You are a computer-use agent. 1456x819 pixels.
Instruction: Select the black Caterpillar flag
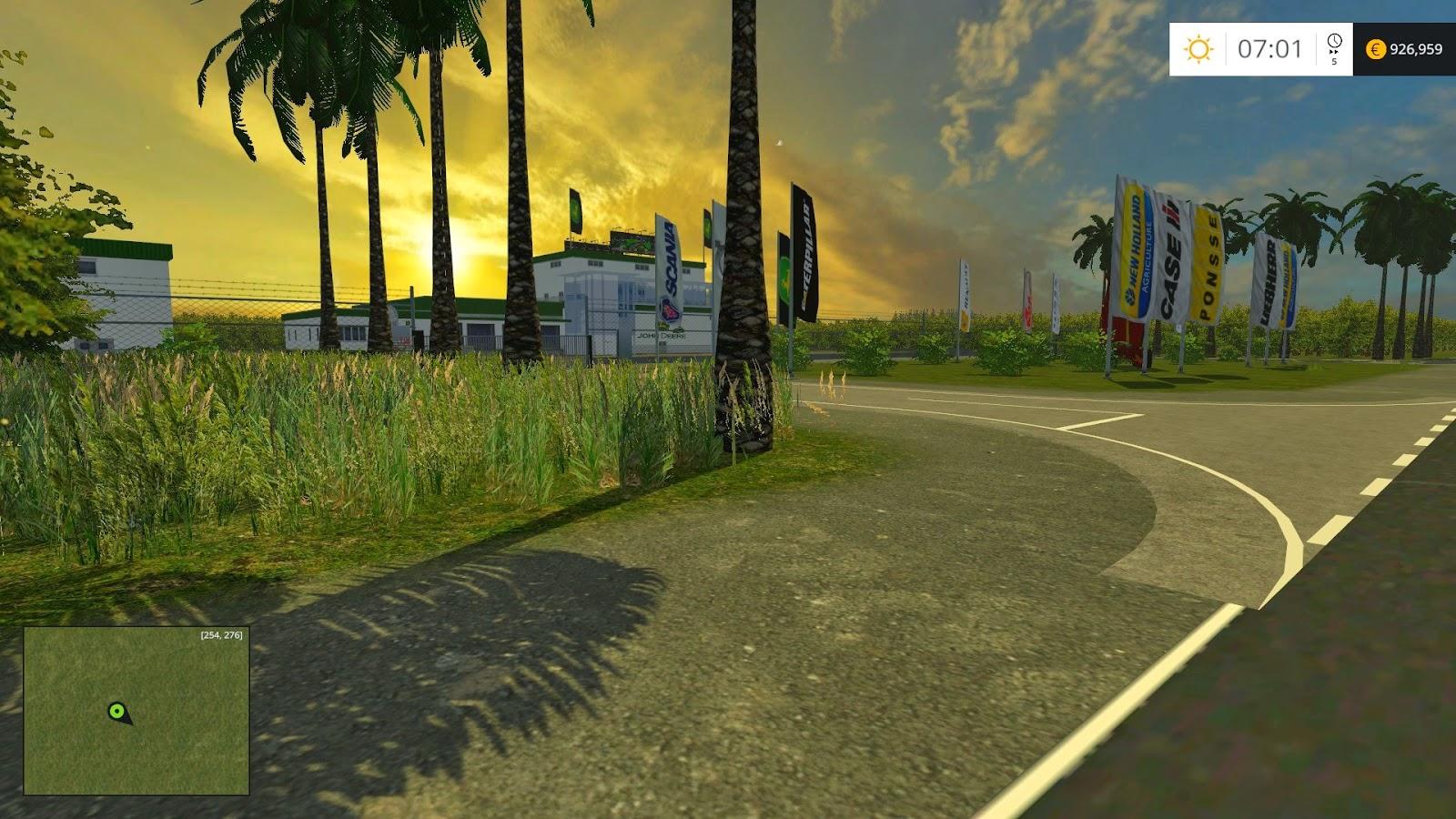(x=804, y=250)
